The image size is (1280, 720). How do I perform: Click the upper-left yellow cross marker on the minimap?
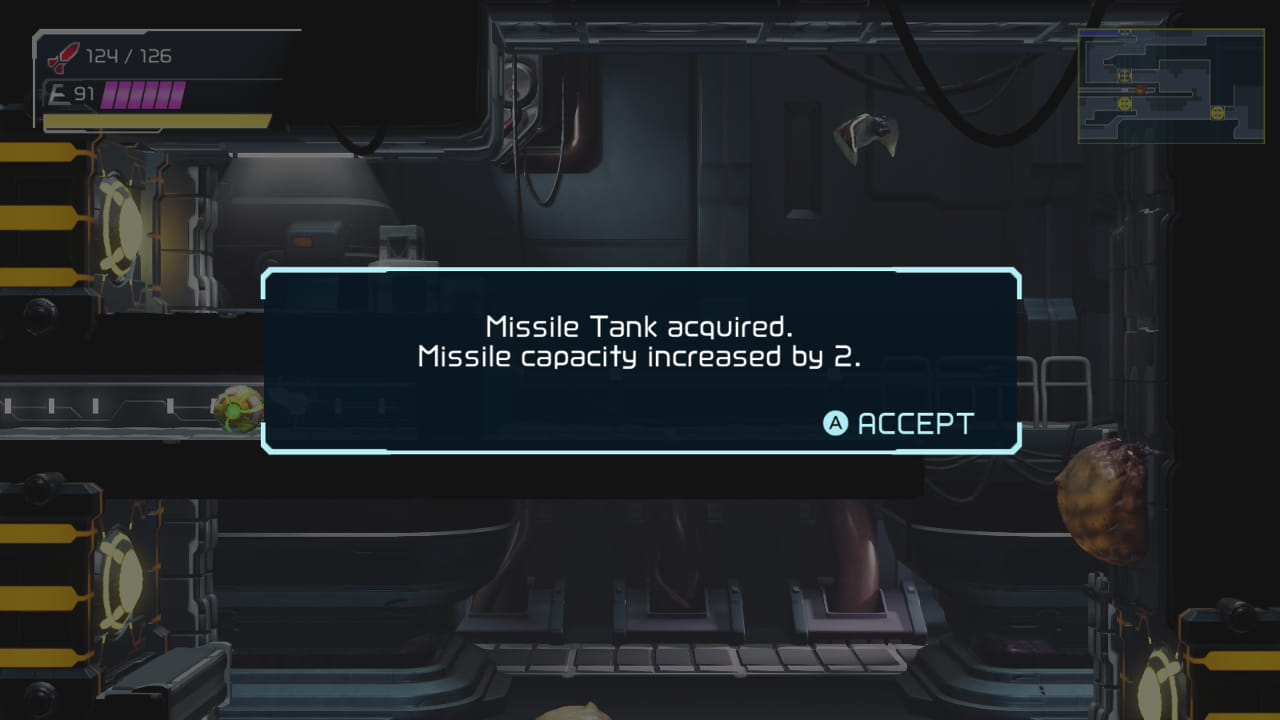point(1125,75)
